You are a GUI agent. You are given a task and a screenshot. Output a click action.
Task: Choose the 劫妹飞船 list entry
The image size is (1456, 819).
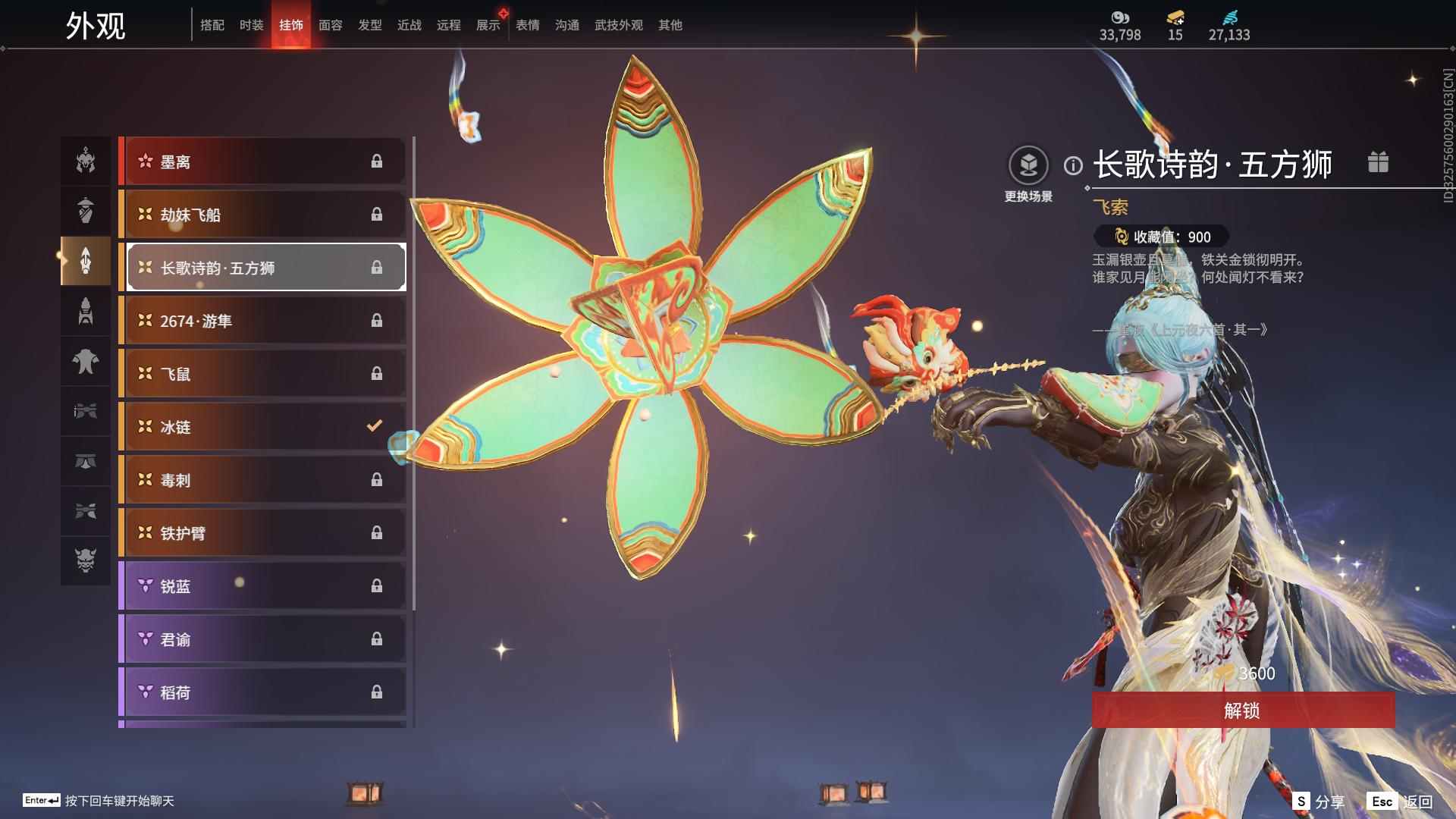263,215
